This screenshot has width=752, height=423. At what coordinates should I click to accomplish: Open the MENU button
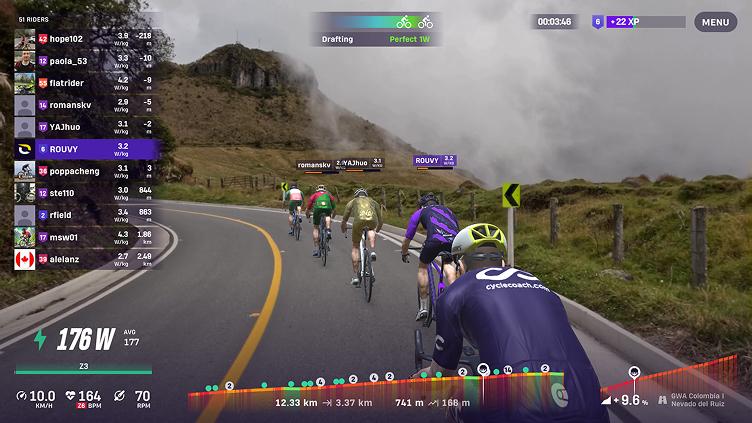715,22
